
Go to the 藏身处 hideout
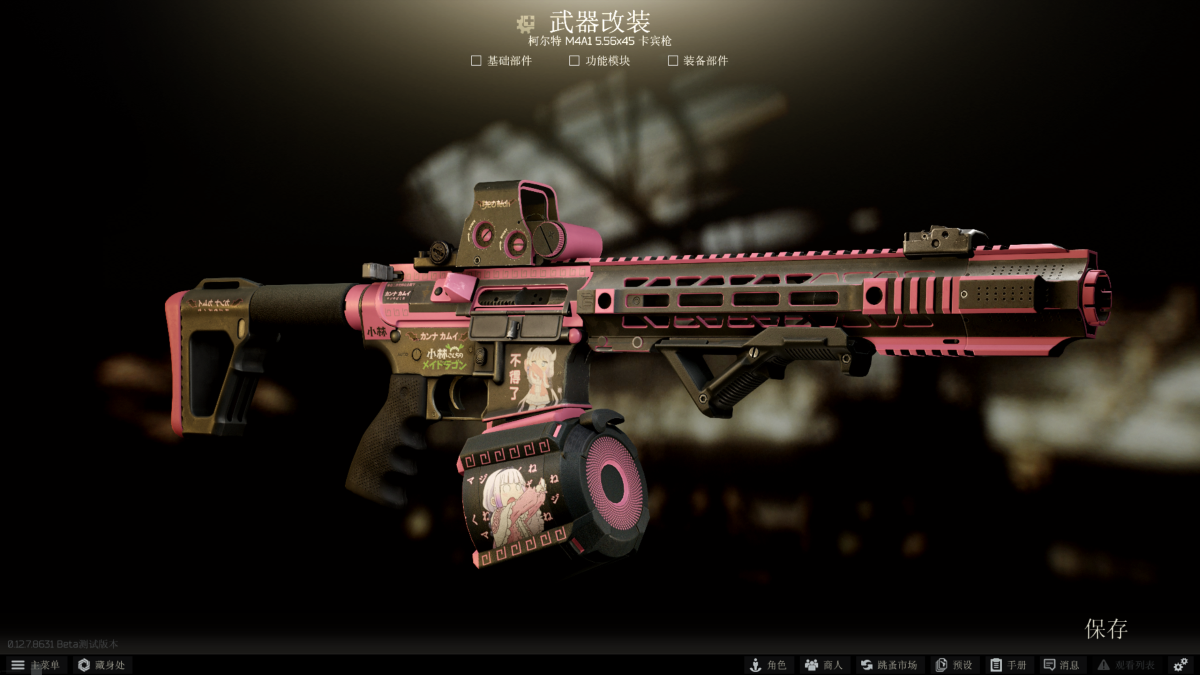[x=101, y=665]
